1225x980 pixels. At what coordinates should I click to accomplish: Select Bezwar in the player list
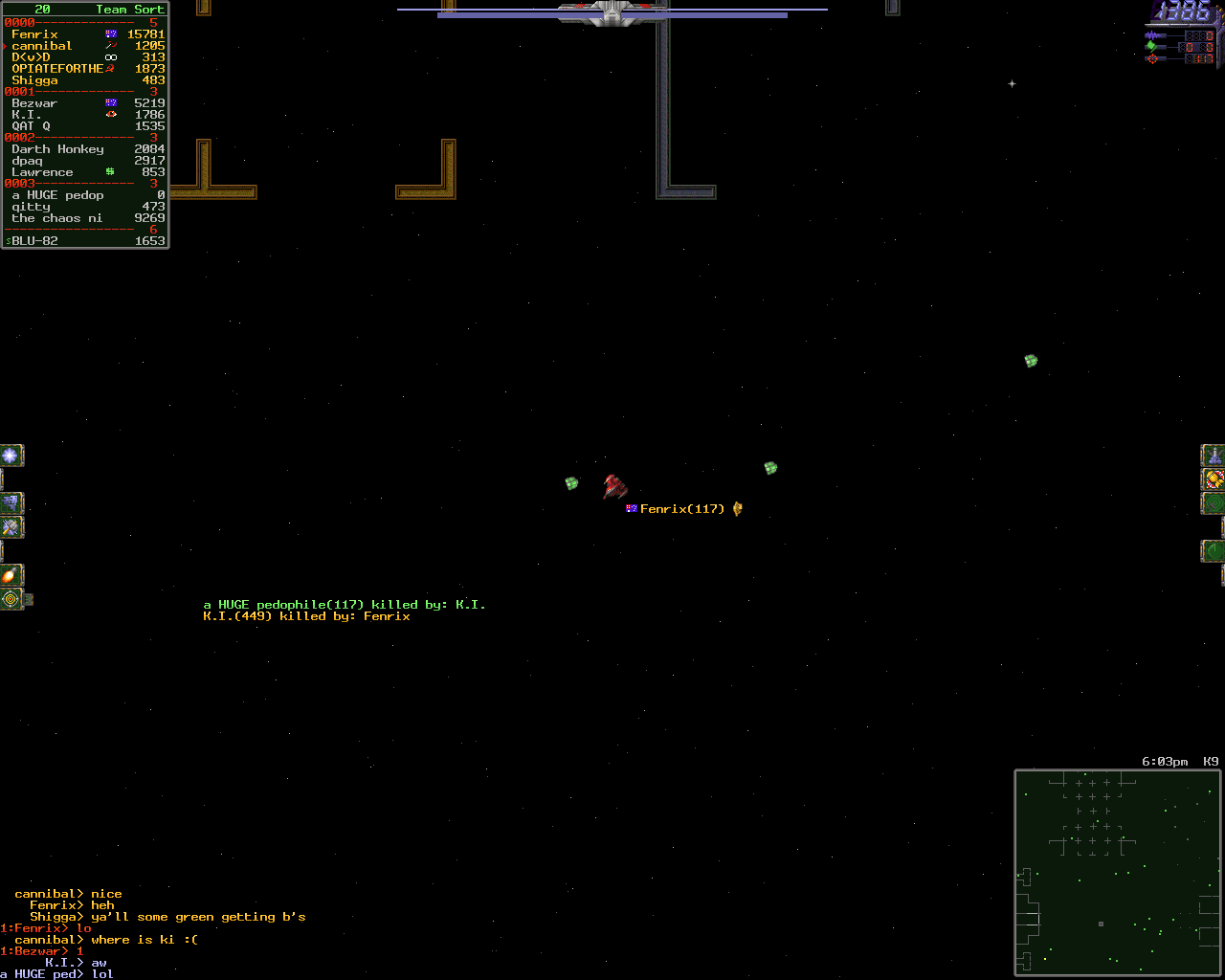coord(34,103)
